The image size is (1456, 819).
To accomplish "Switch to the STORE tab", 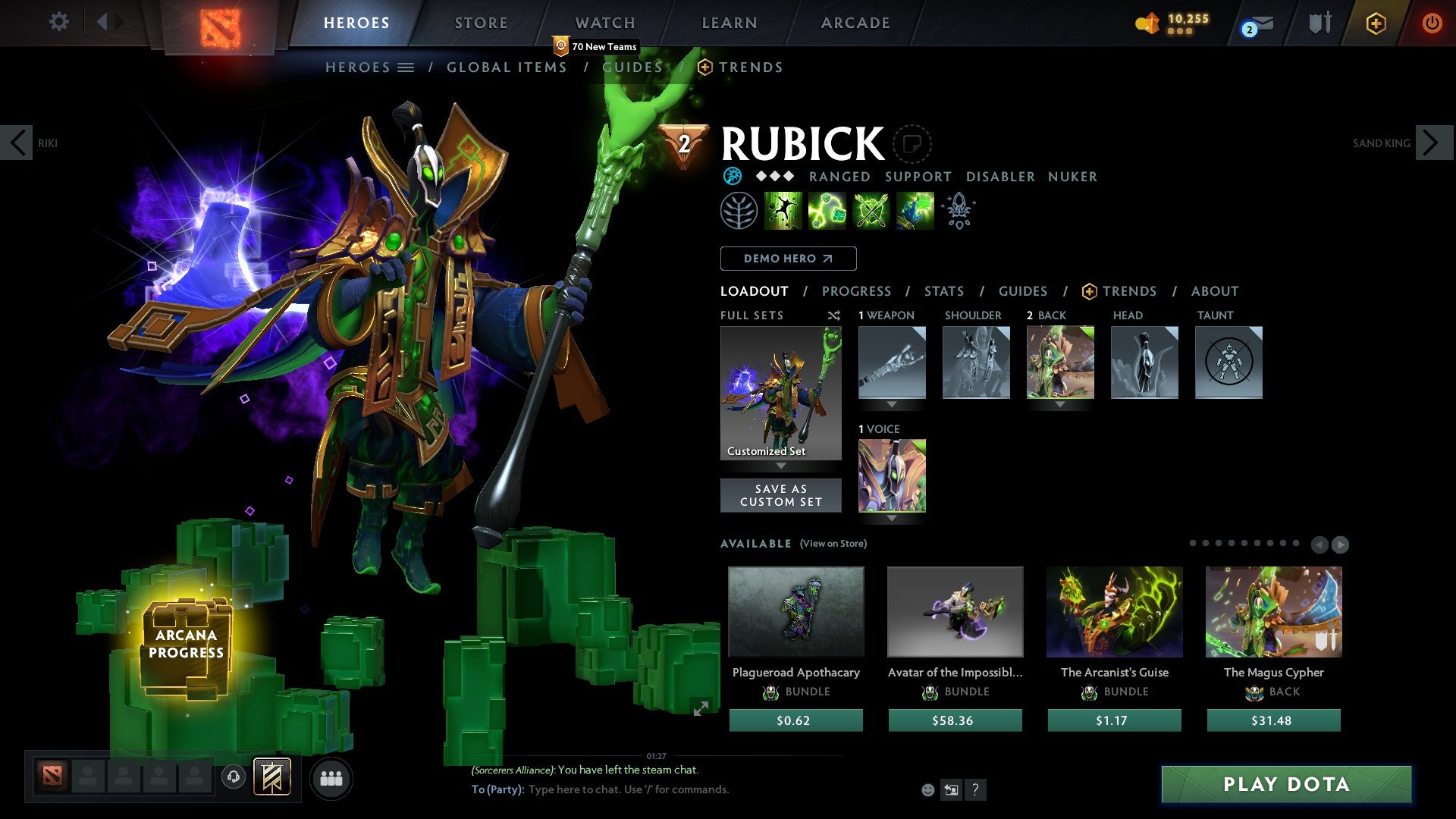I will [x=481, y=23].
